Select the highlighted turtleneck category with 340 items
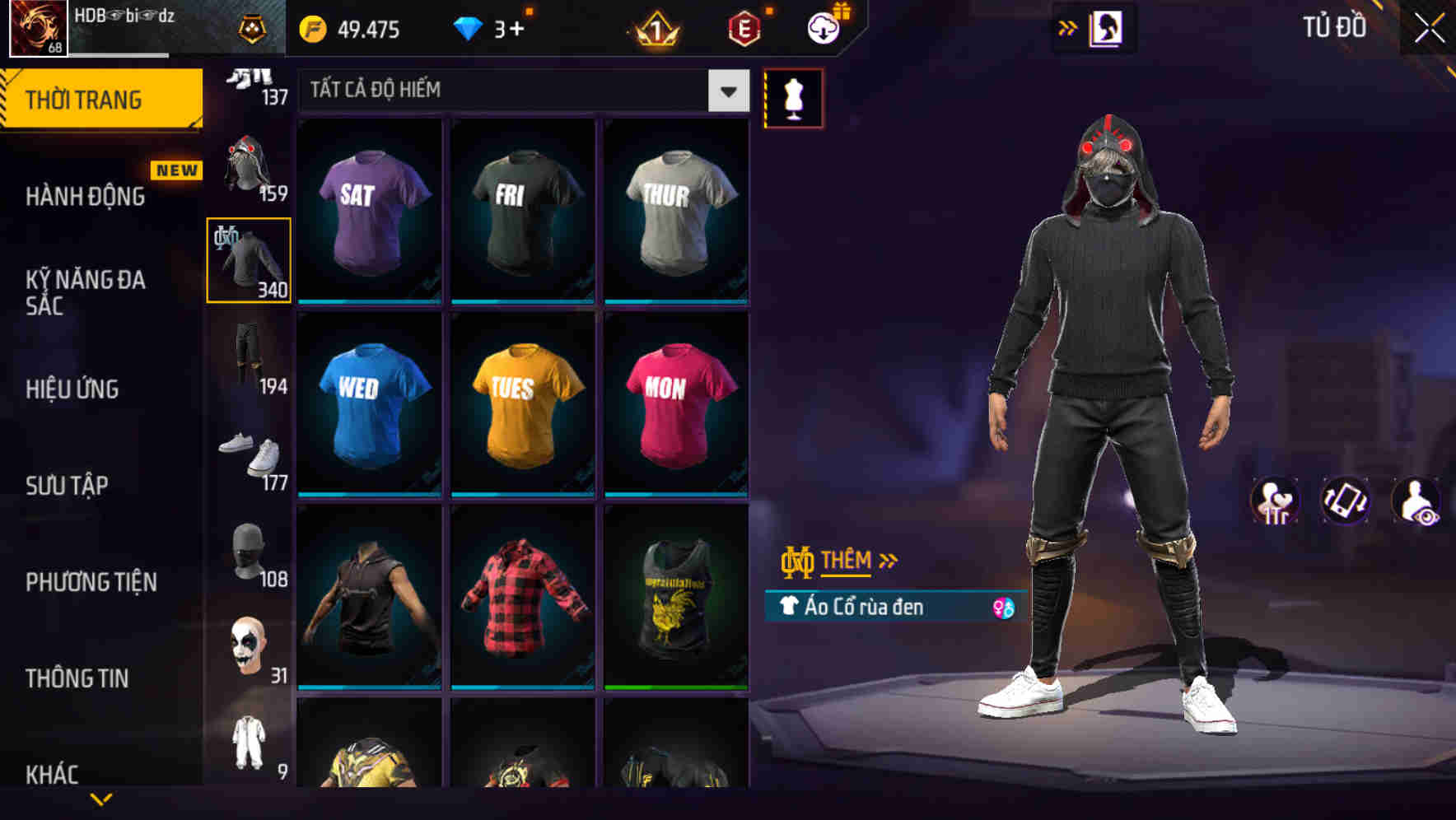The width and height of the screenshot is (1456, 820). click(248, 259)
